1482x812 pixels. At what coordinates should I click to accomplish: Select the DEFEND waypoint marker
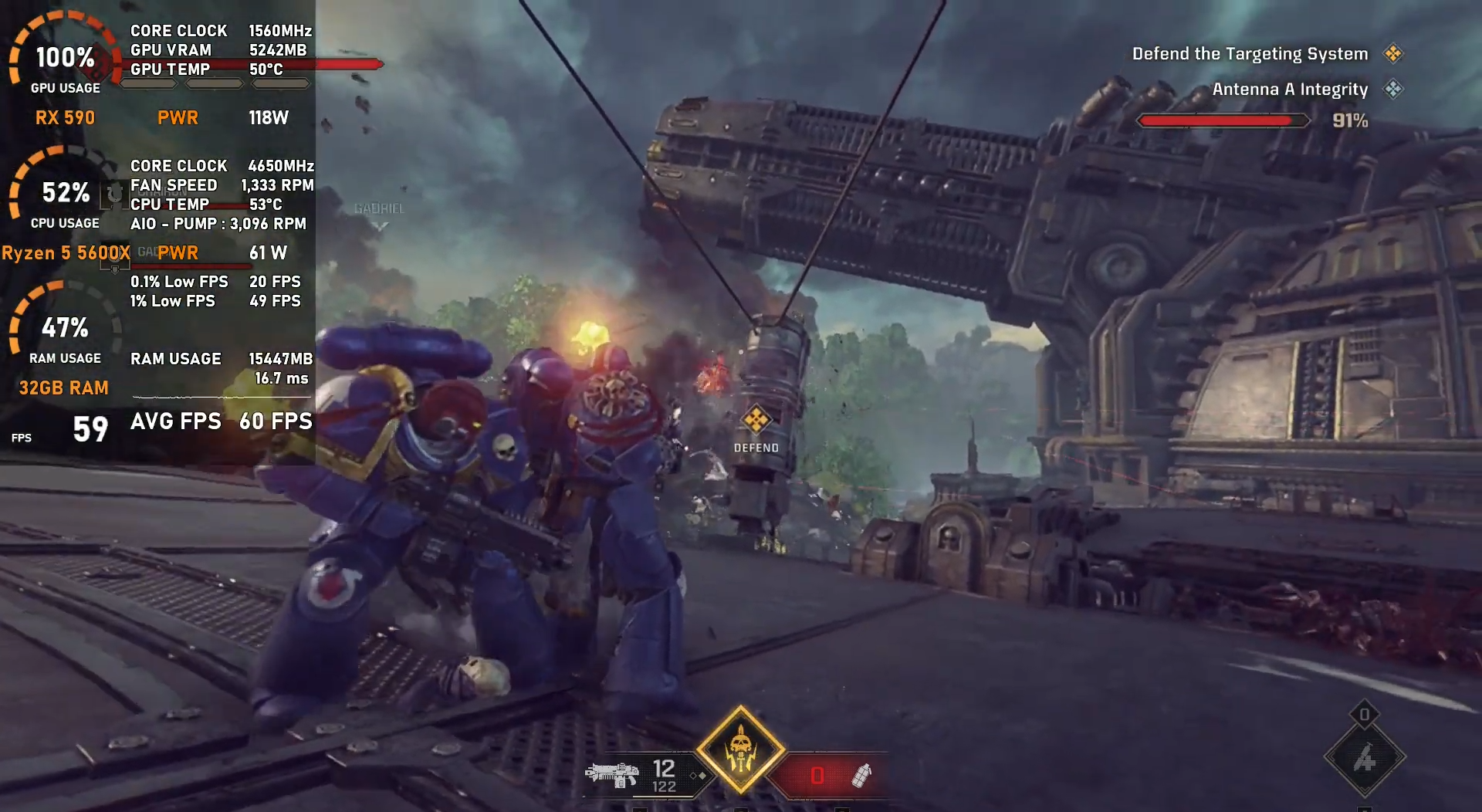click(x=756, y=421)
